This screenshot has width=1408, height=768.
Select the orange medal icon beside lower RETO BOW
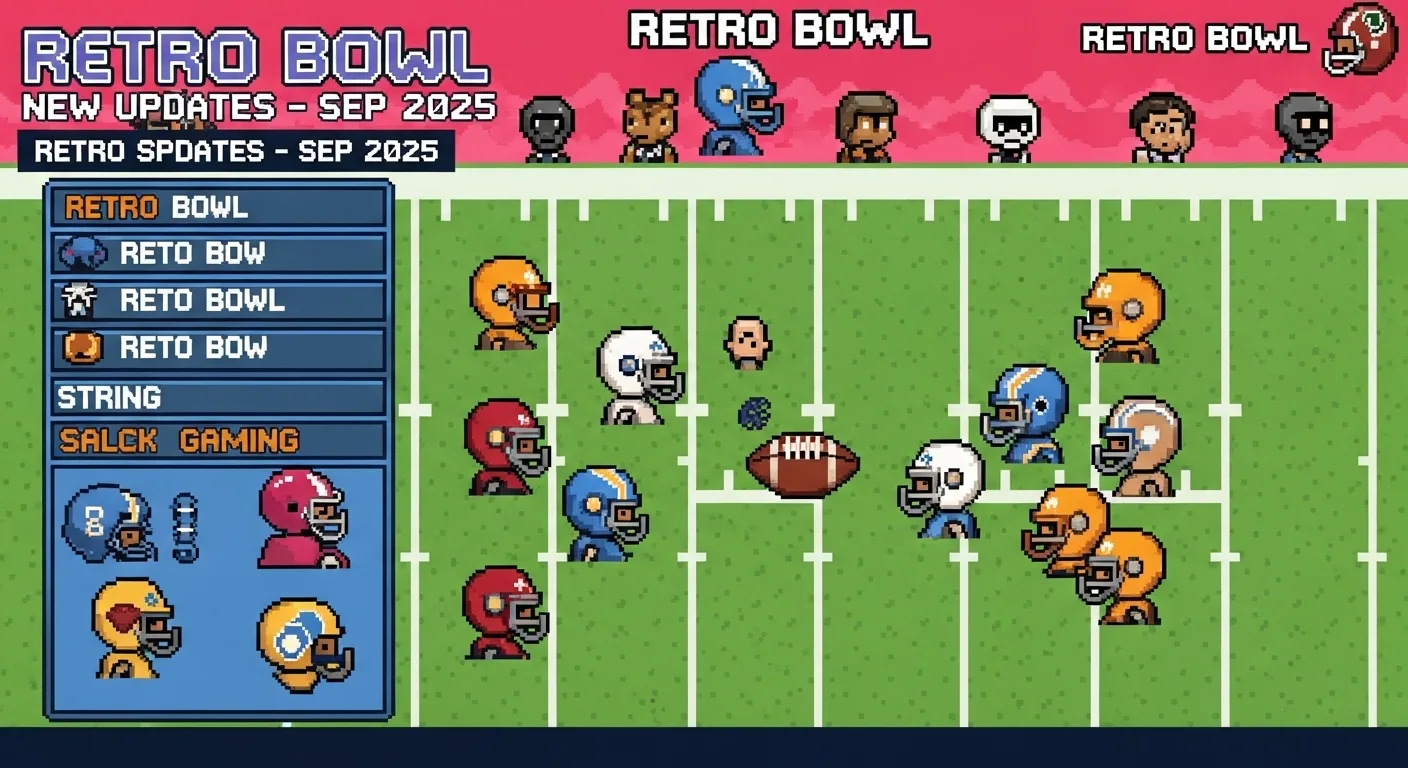pos(85,347)
